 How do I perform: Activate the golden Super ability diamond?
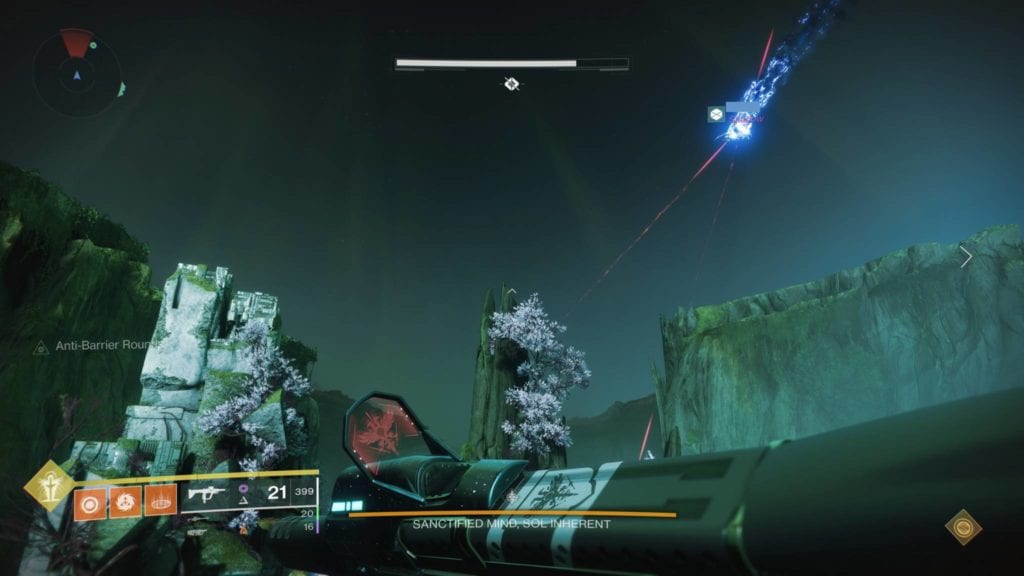45,488
